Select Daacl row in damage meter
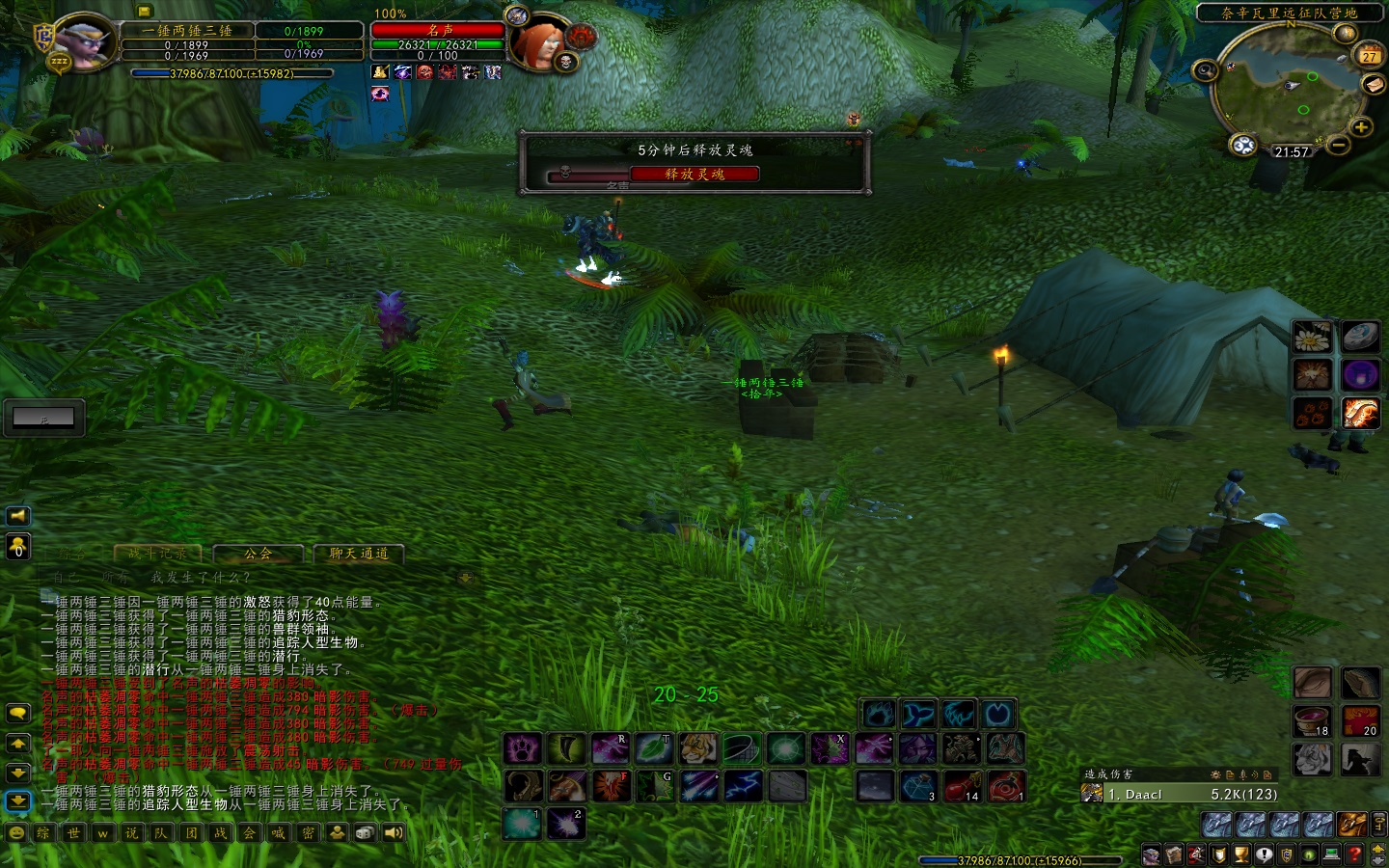 1182,794
